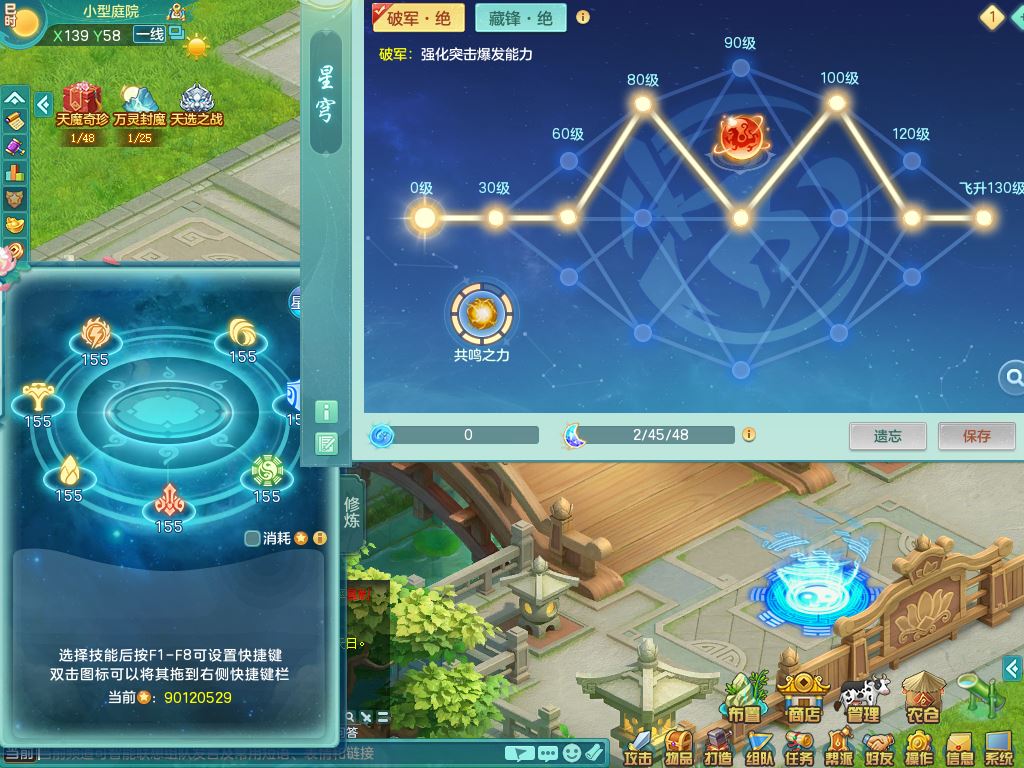Toggle the 消耗 checkbox

point(253,538)
